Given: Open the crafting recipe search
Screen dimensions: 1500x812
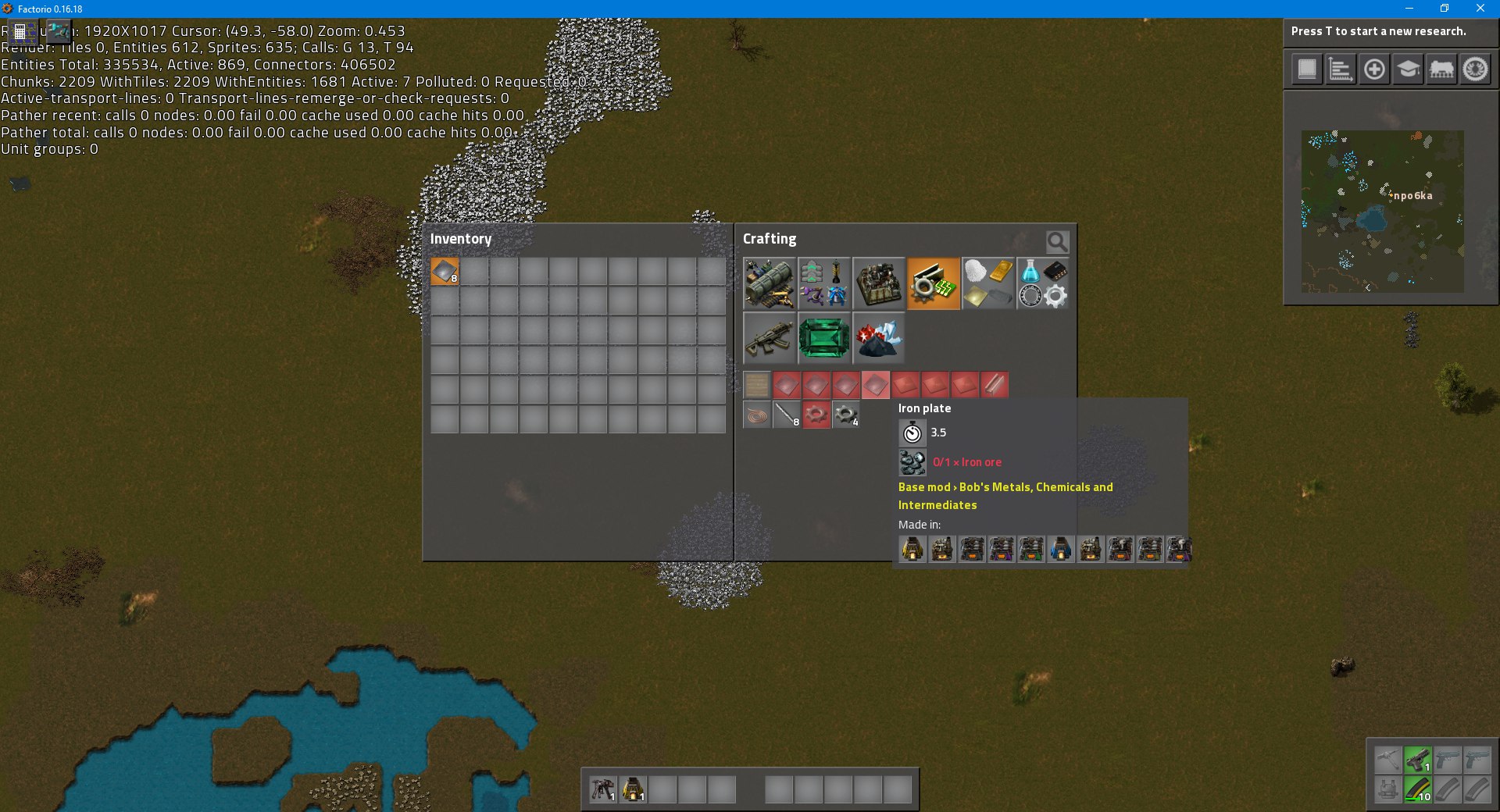Looking at the screenshot, I should (x=1056, y=242).
